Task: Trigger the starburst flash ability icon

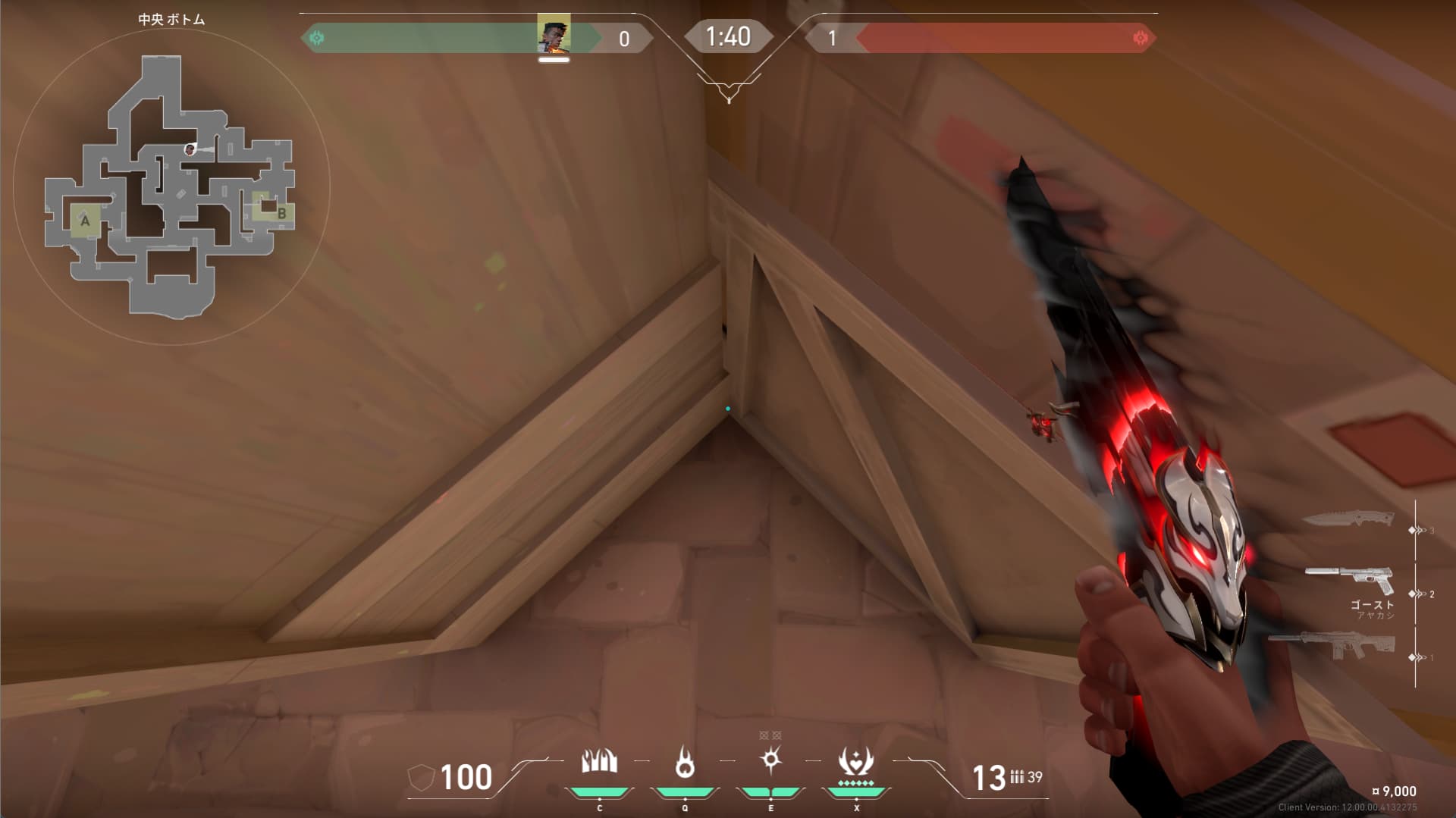Action: tap(771, 760)
